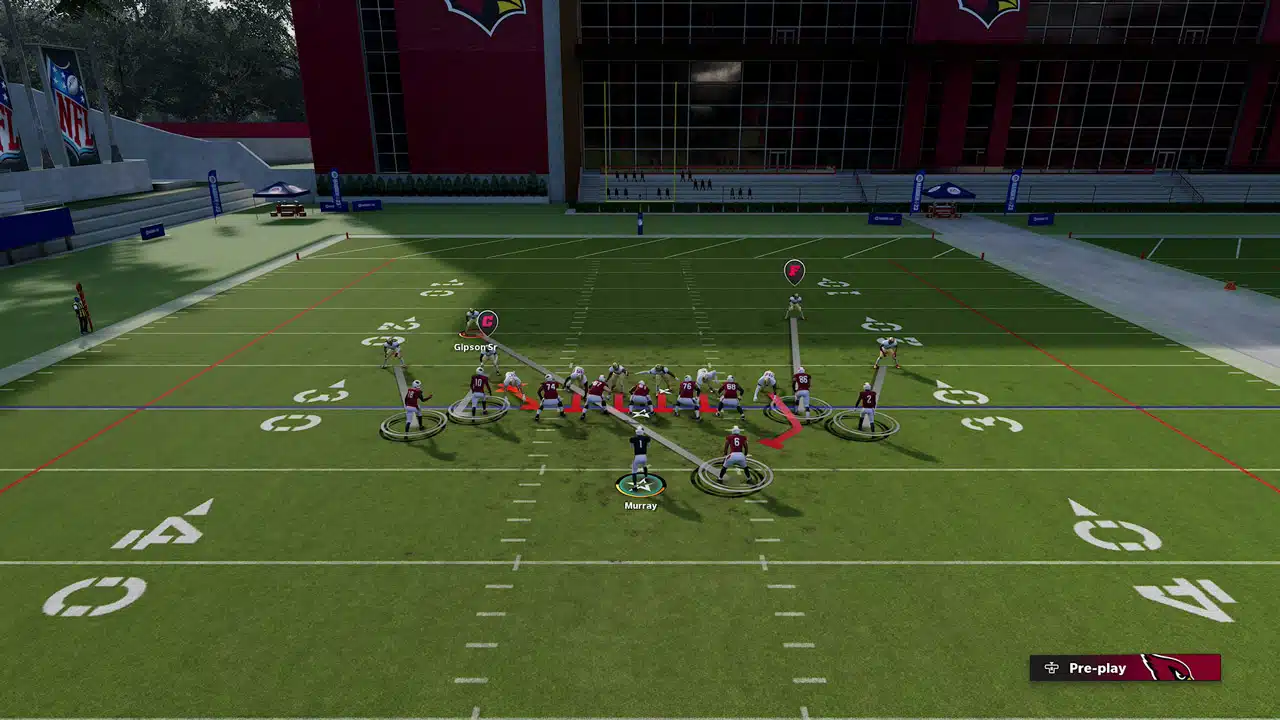This screenshot has width=1280, height=720.
Task: Click the F marker over the deep defender
Action: pyautogui.click(x=794, y=270)
